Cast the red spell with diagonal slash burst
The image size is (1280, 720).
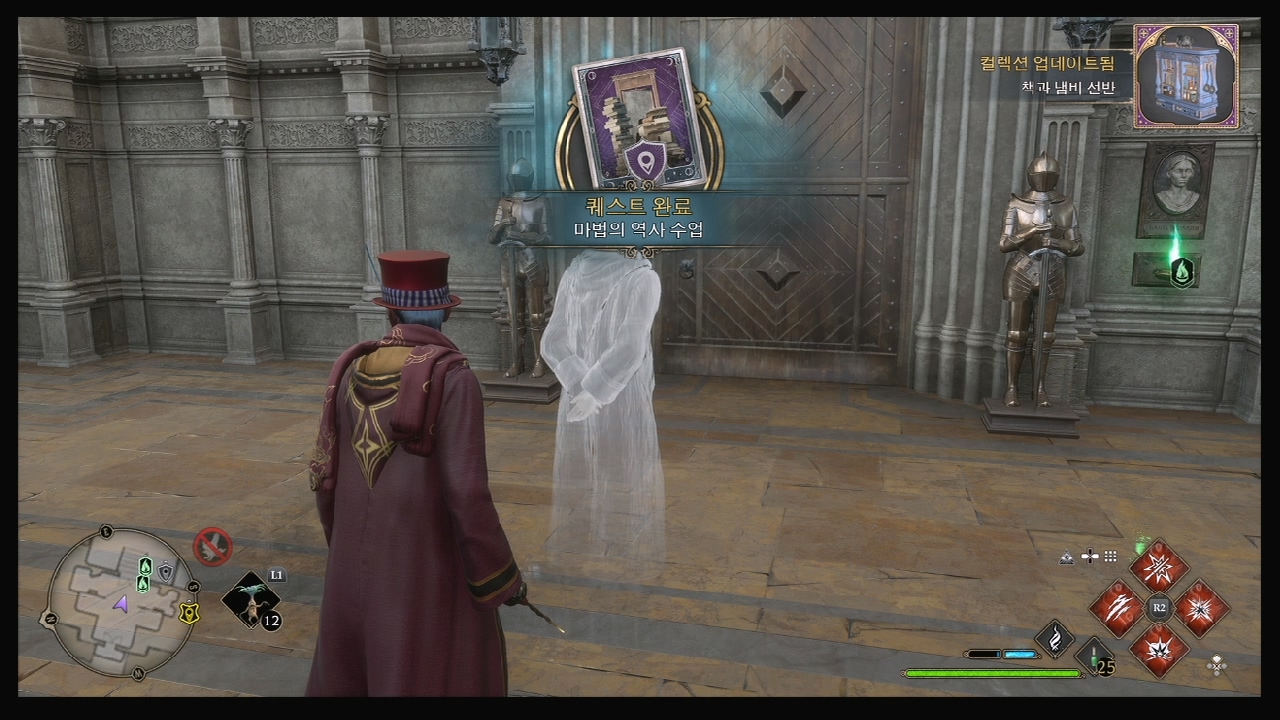(1159, 566)
